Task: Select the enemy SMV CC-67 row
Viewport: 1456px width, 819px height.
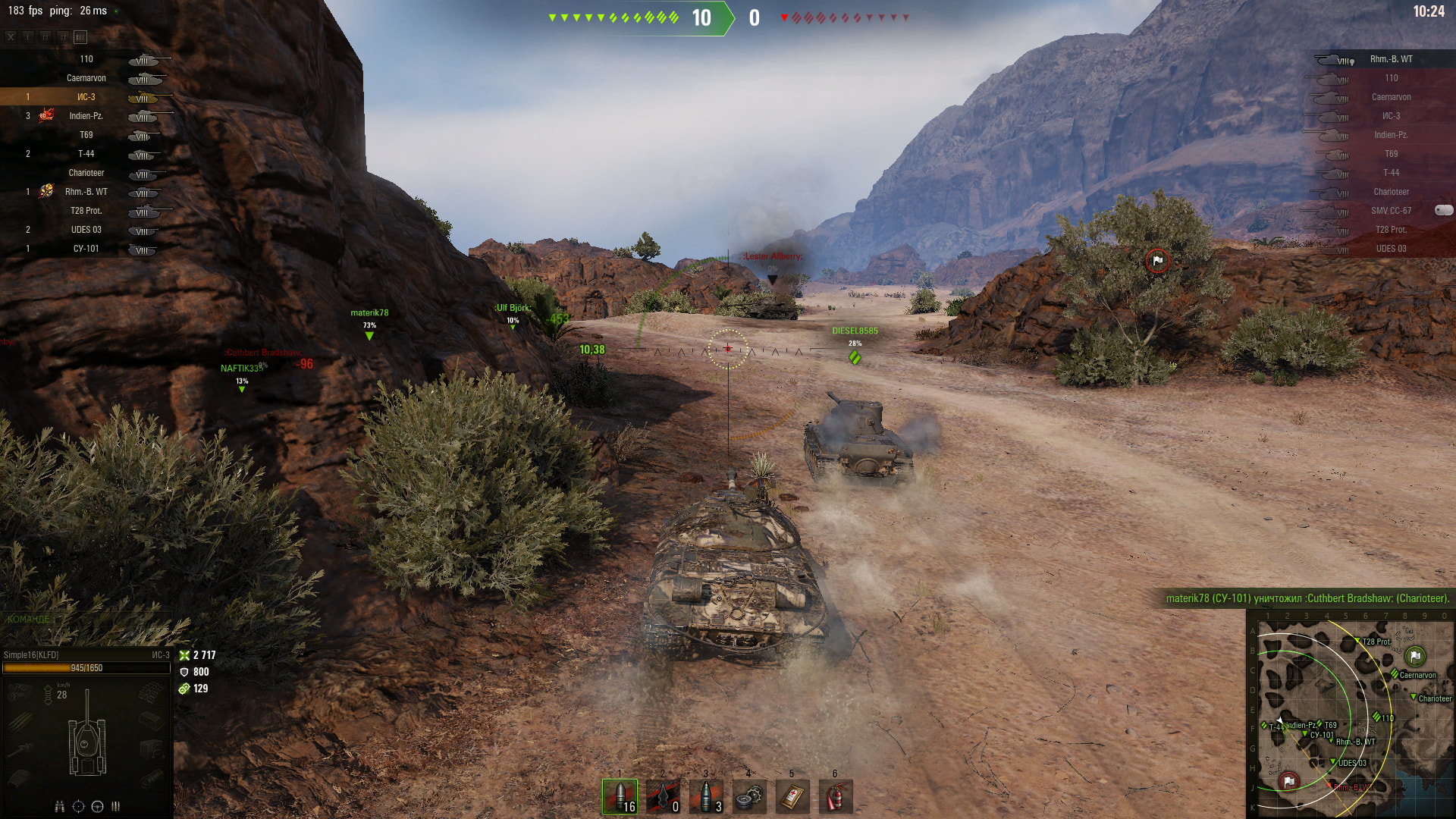Action: point(1390,211)
